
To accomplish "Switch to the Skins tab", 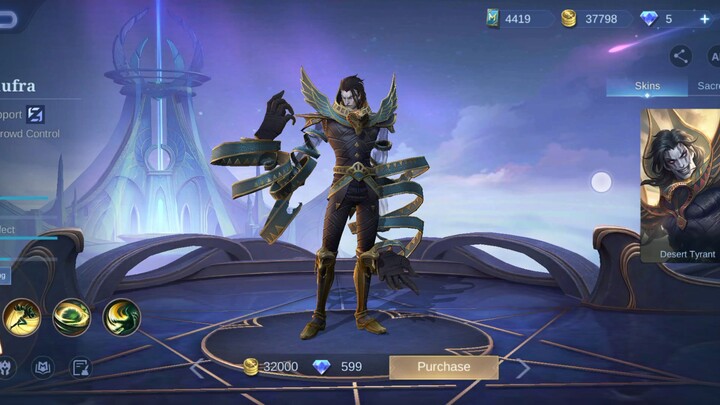I will 647,86.
